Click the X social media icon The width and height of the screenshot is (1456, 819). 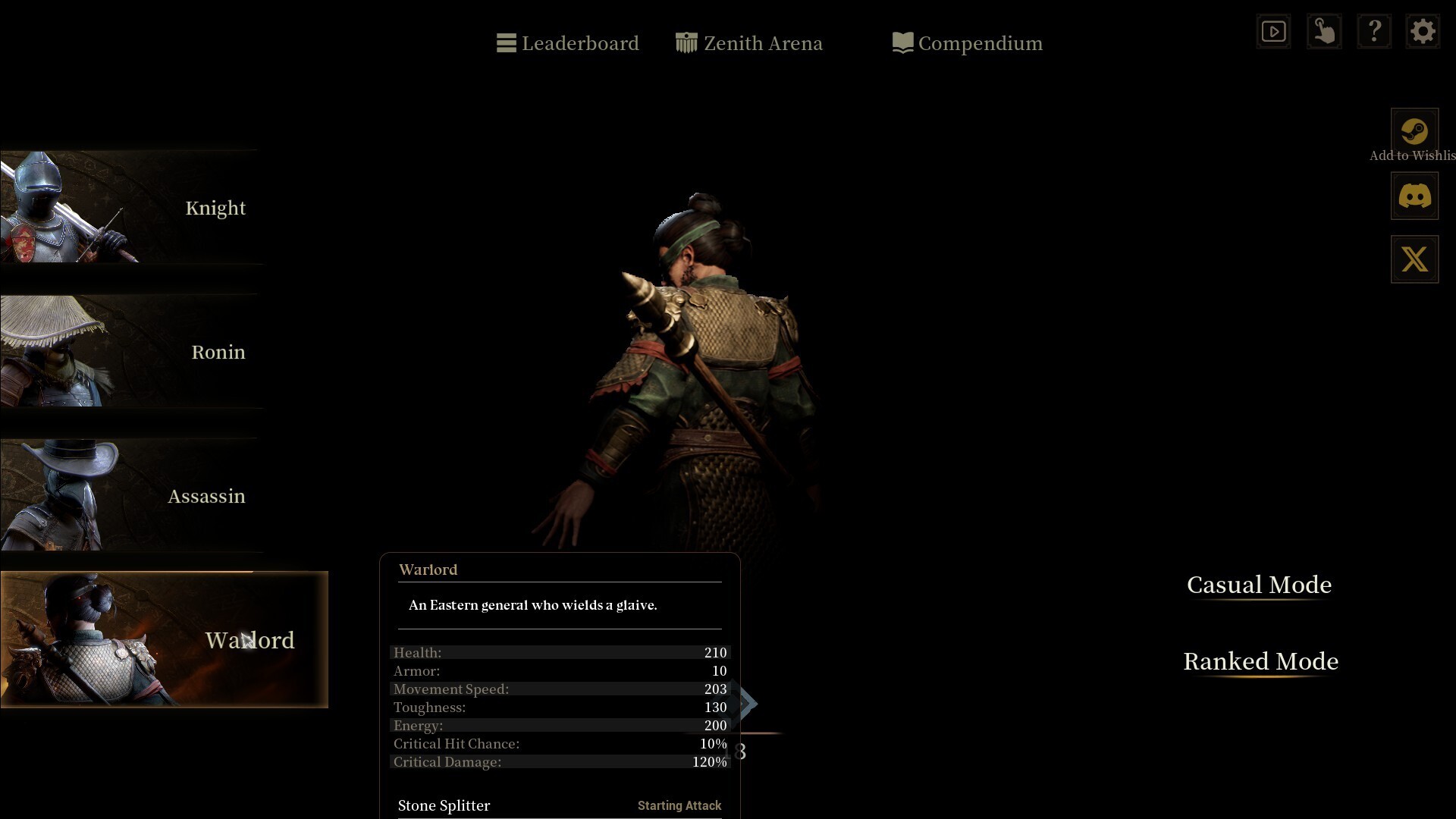point(1414,259)
